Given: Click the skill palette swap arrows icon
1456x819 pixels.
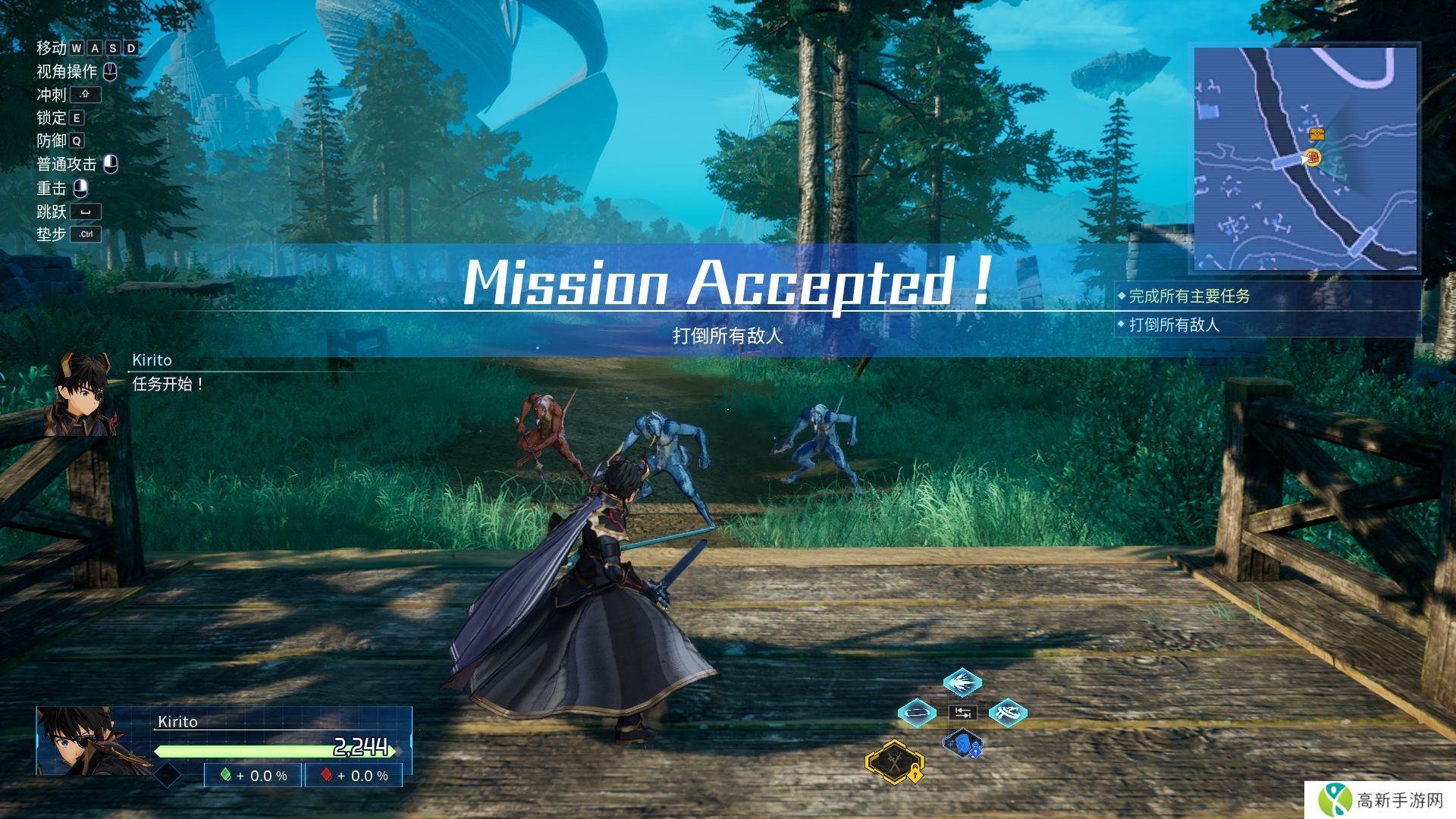Looking at the screenshot, I should click(x=963, y=713).
